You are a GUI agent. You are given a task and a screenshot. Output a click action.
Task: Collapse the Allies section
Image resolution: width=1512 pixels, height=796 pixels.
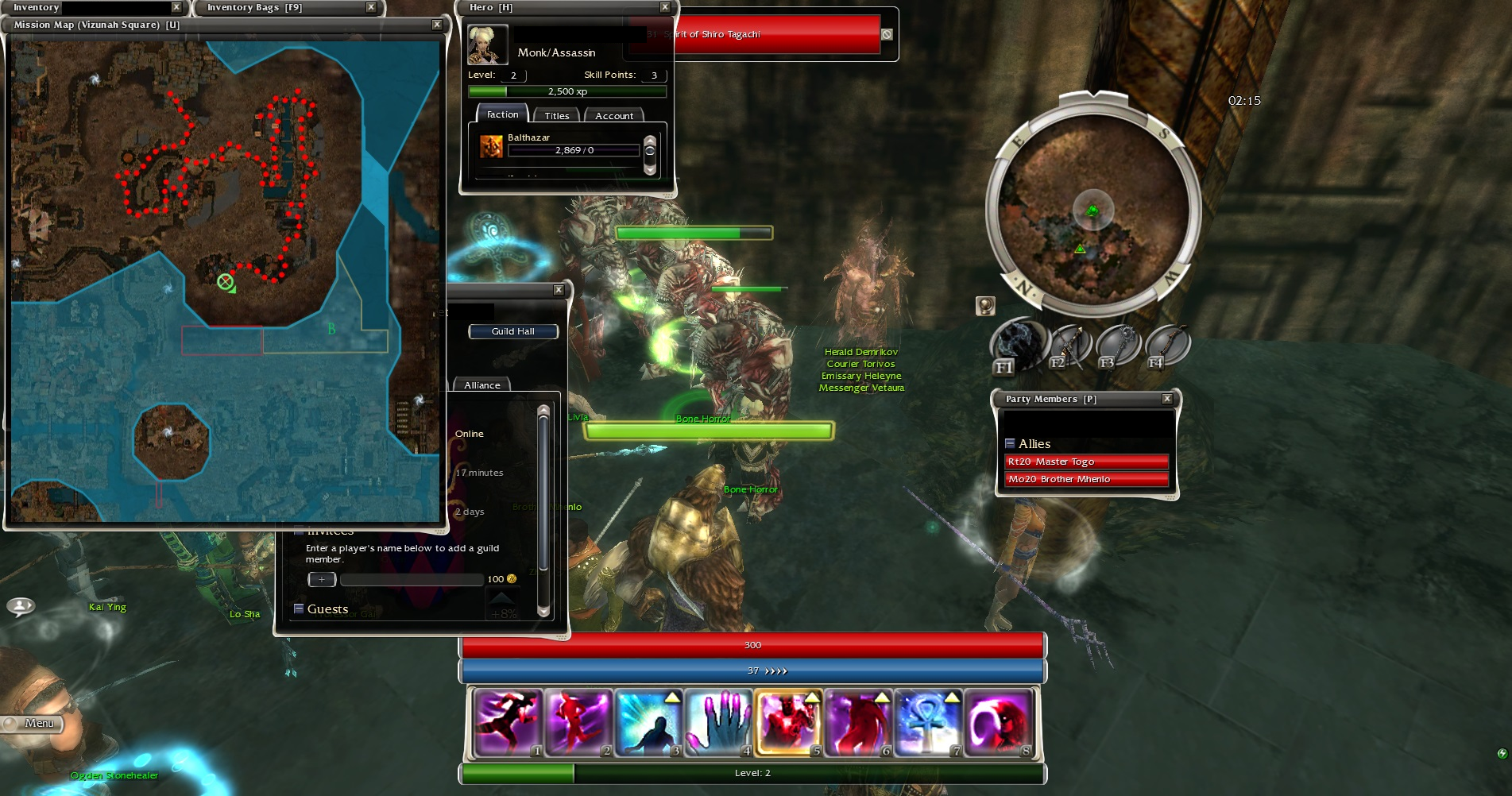pyautogui.click(x=1010, y=444)
